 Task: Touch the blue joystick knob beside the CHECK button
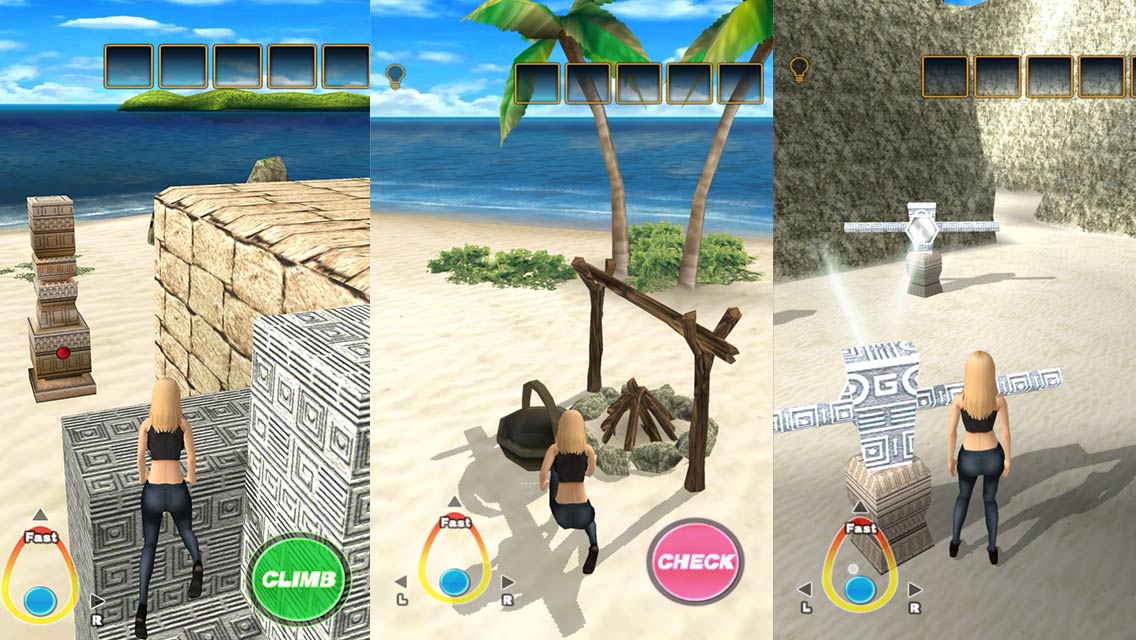[x=454, y=581]
